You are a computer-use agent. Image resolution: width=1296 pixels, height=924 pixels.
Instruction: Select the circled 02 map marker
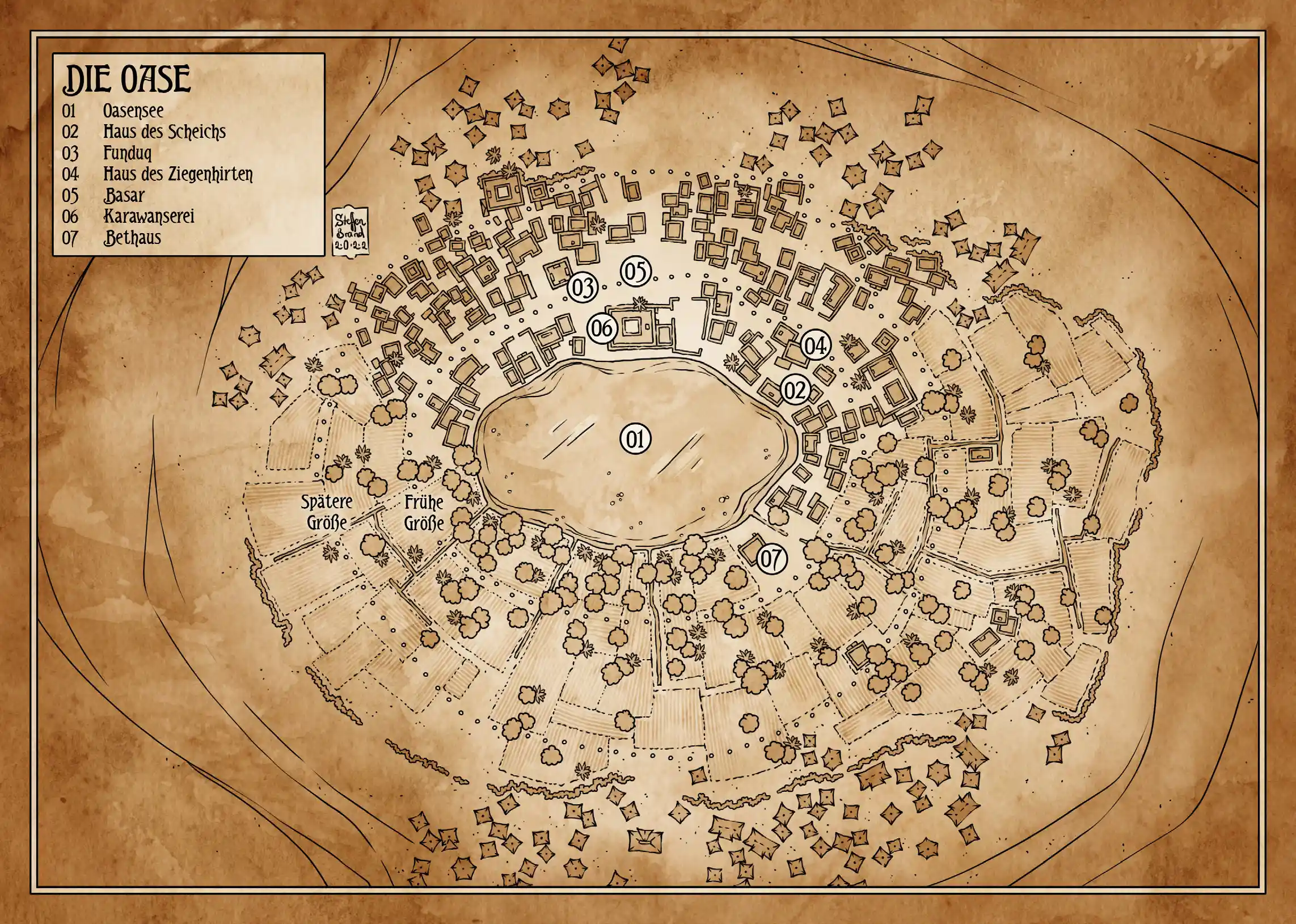pyautogui.click(x=795, y=390)
